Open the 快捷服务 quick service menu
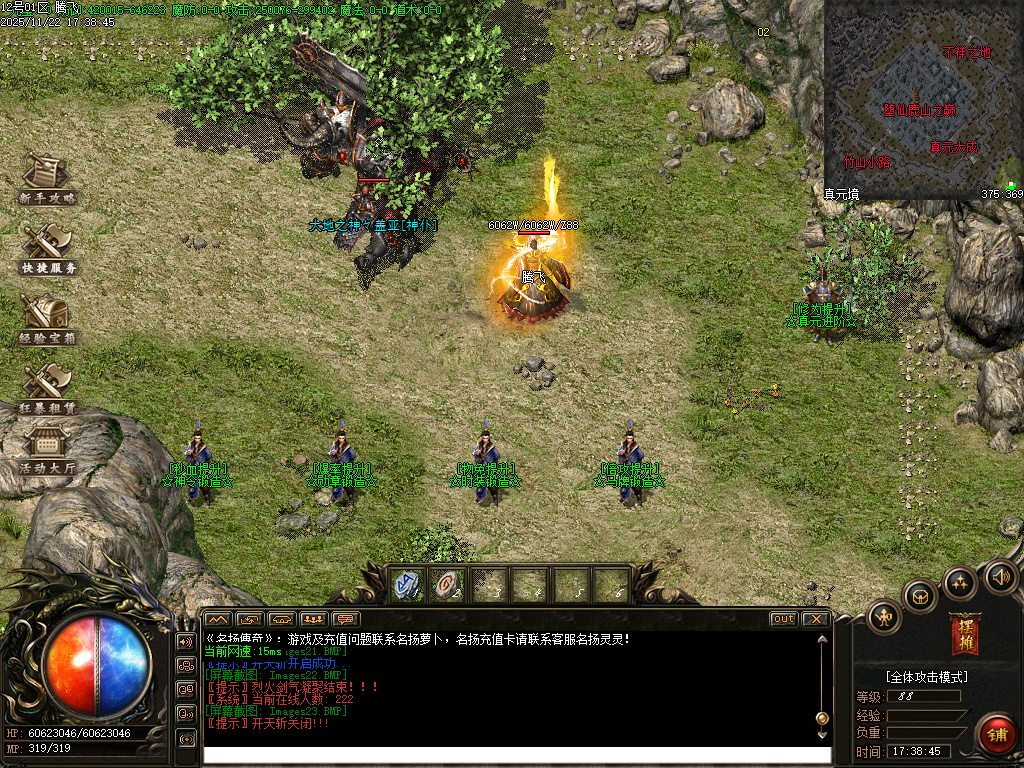The image size is (1024, 768). point(46,249)
